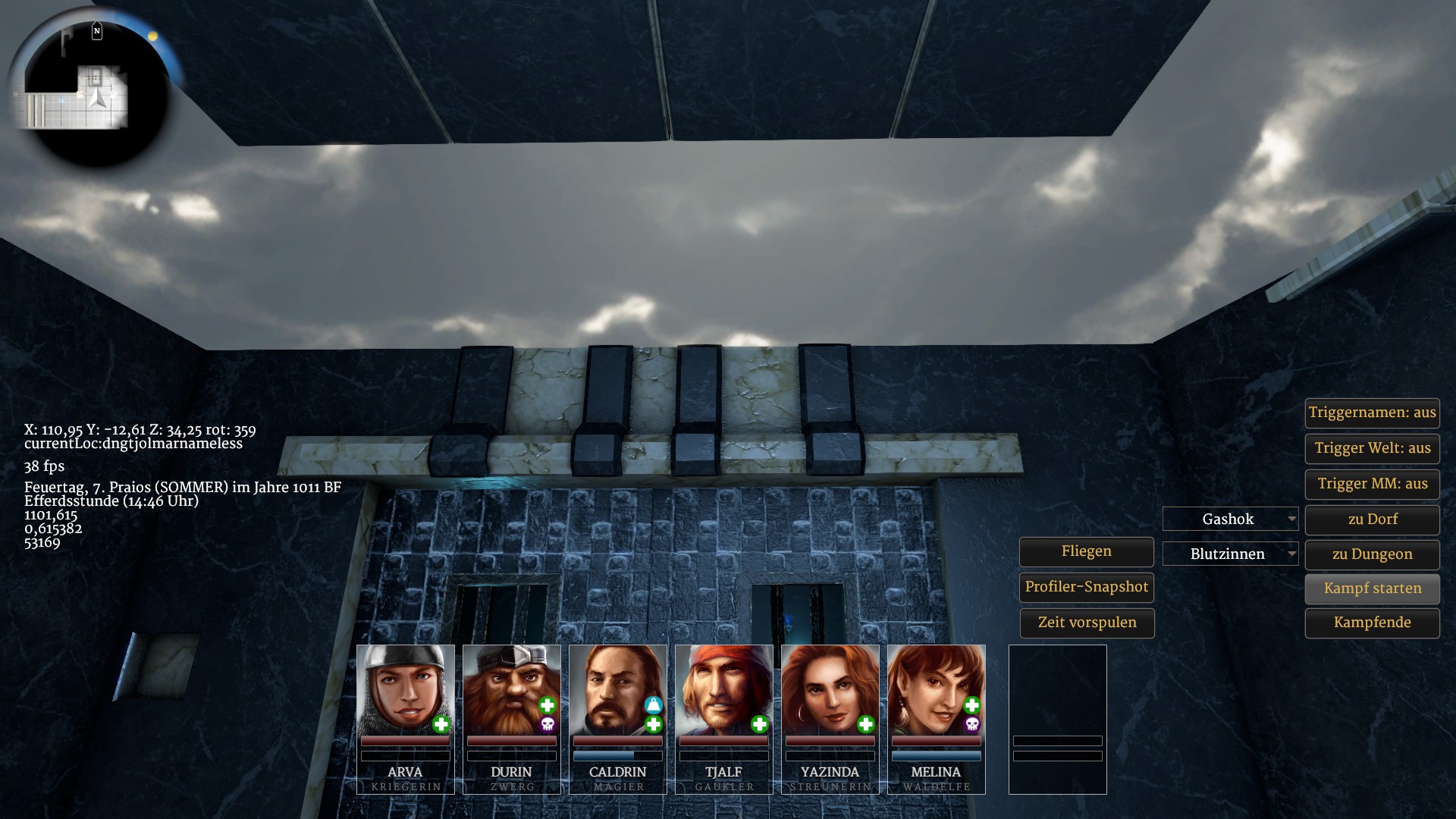Select Tjalf the Gaukler portrait
1456x819 pixels.
point(723,690)
